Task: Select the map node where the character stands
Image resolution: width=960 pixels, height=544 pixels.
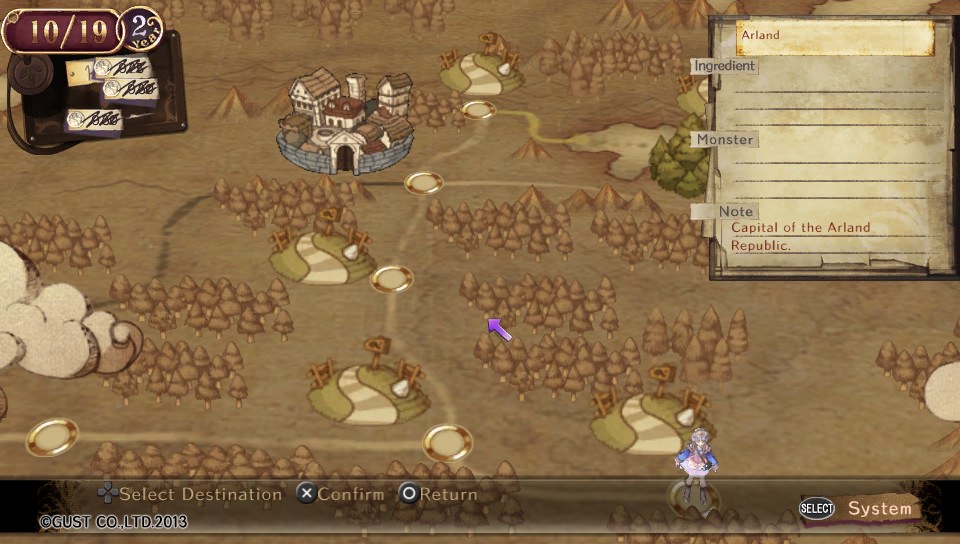Action: pyautogui.click(x=694, y=494)
